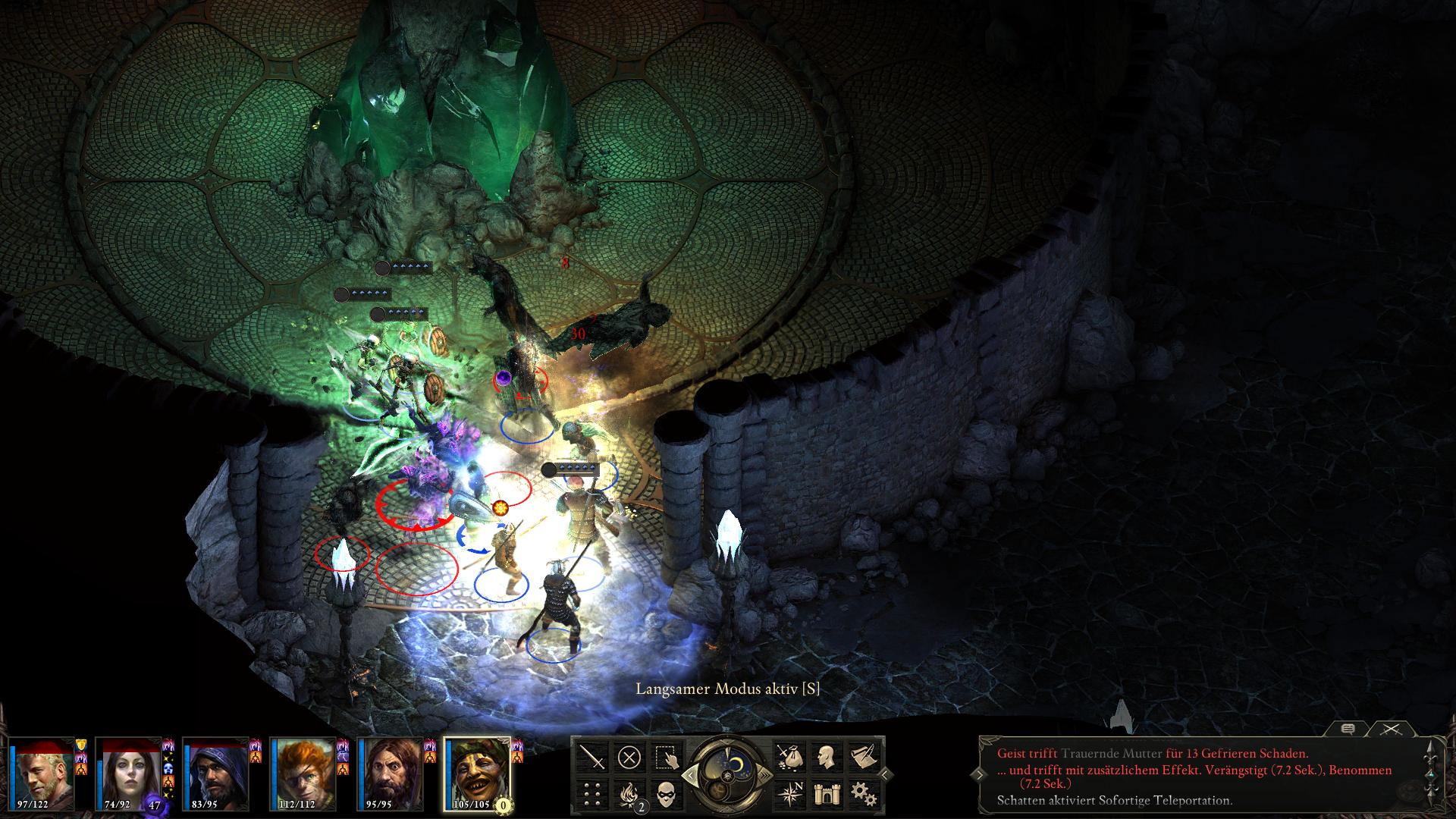The width and height of the screenshot is (1456, 819).
Task: Cancel current action with the circled X
Action: coord(629,757)
